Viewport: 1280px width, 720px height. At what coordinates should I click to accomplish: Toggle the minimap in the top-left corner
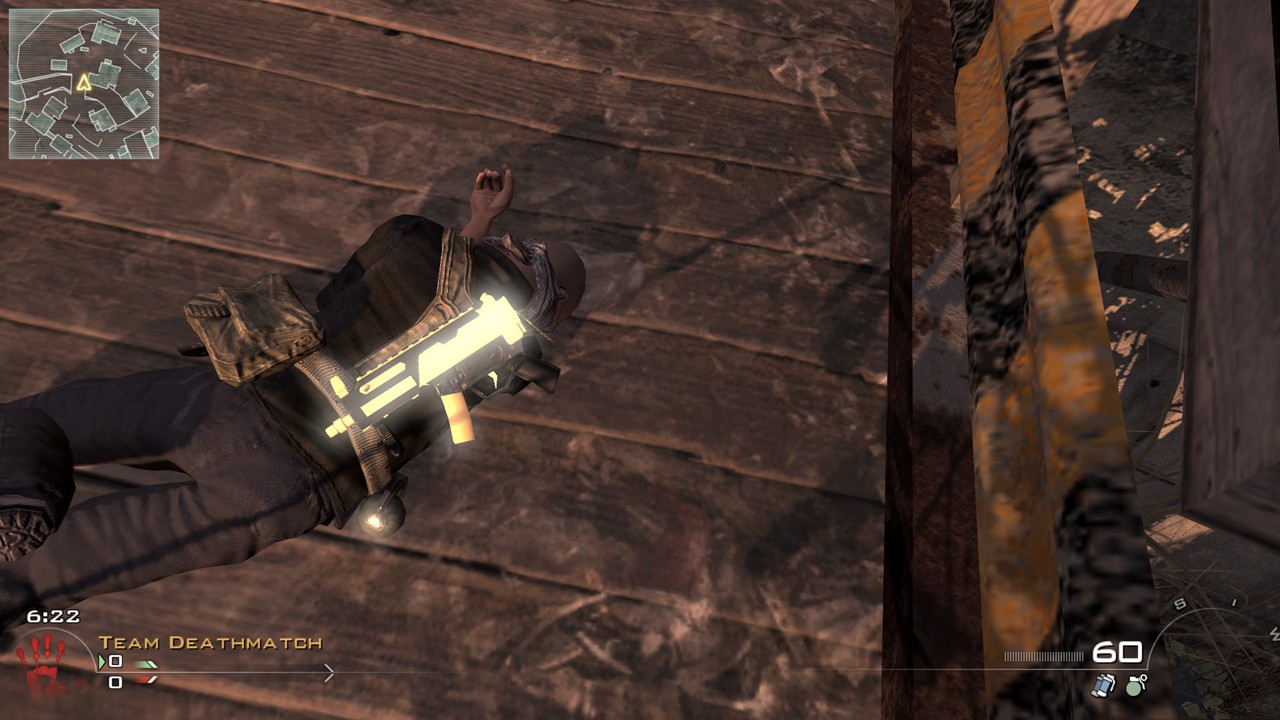(83, 83)
